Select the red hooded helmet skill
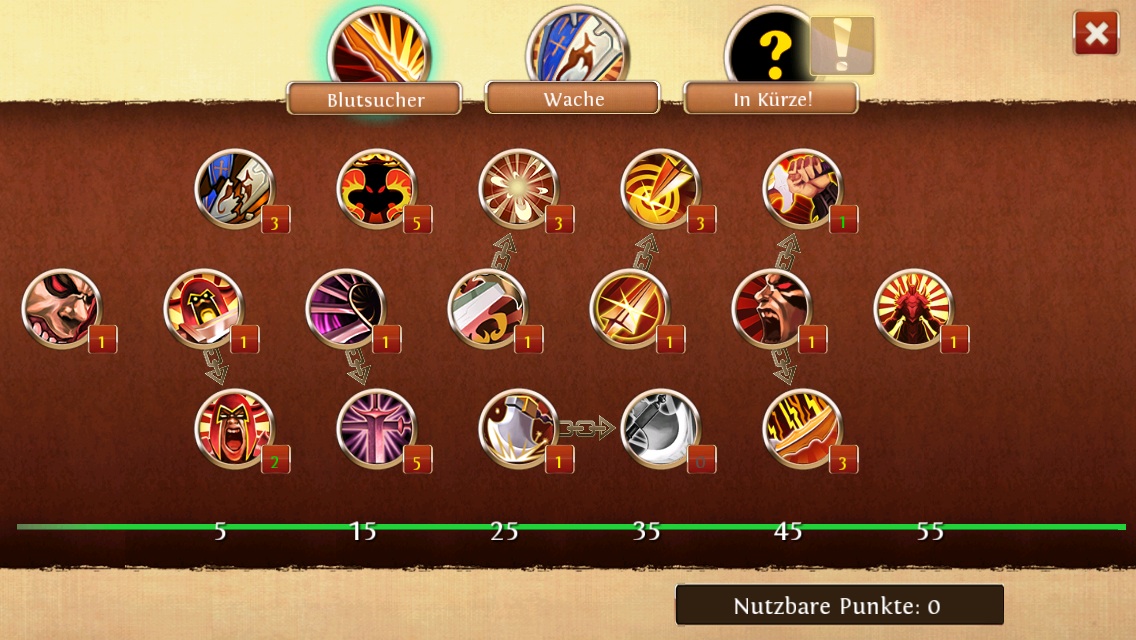This screenshot has width=1136, height=640. tap(203, 309)
